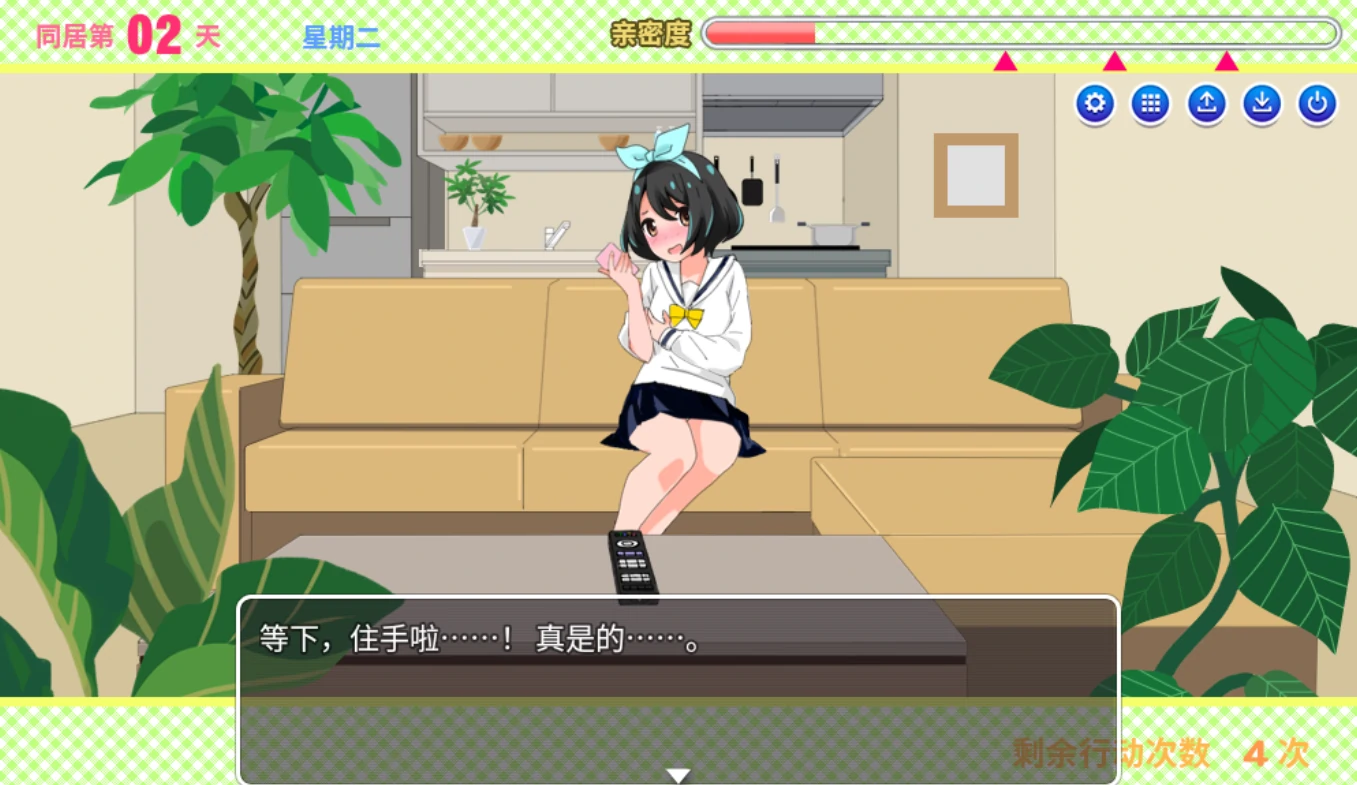Screen dimensions: 1357x785
Task: Click the download load data icon
Action: [x=1260, y=102]
